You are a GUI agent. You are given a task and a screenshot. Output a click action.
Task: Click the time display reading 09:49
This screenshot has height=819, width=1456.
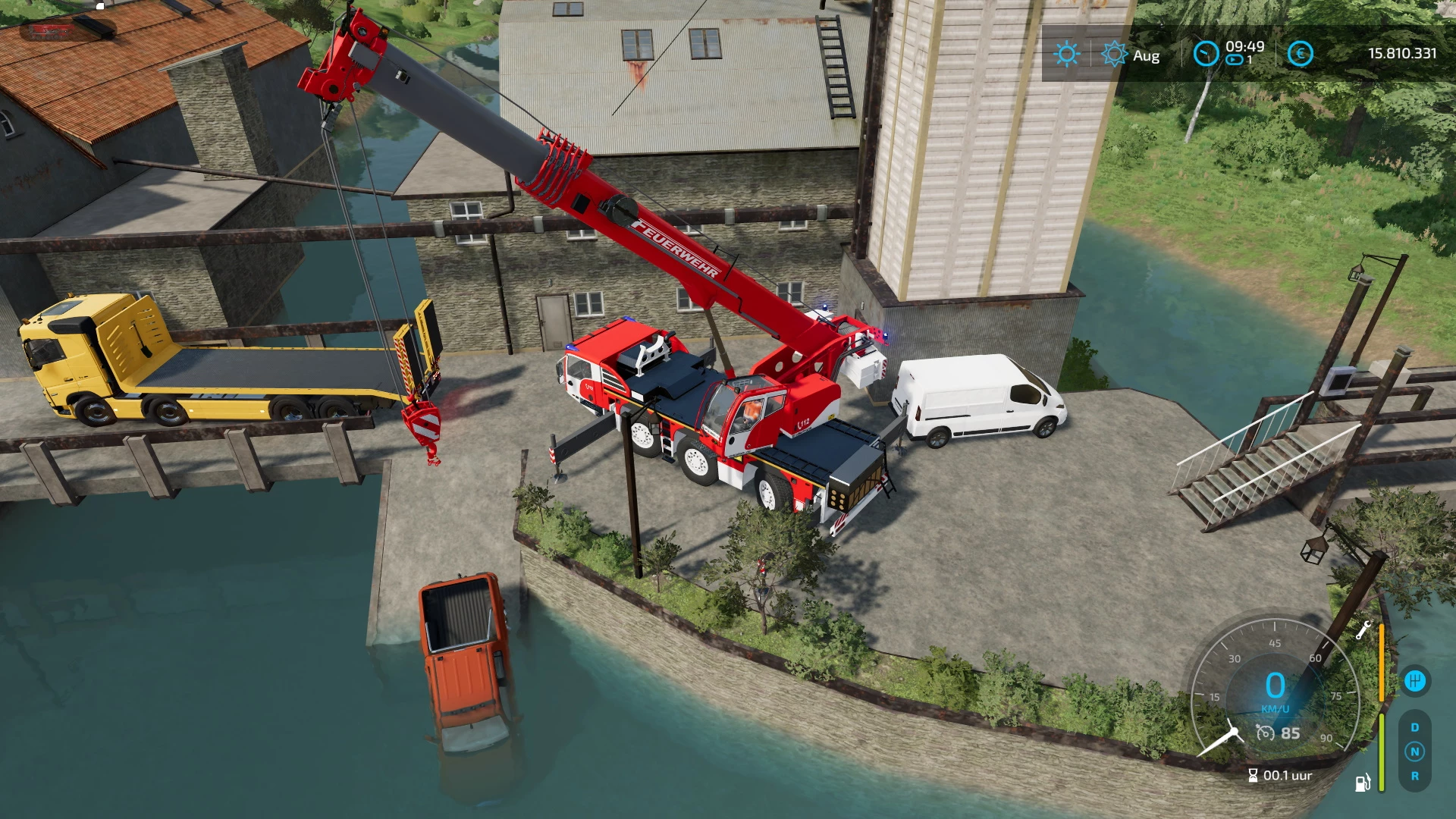(1245, 47)
